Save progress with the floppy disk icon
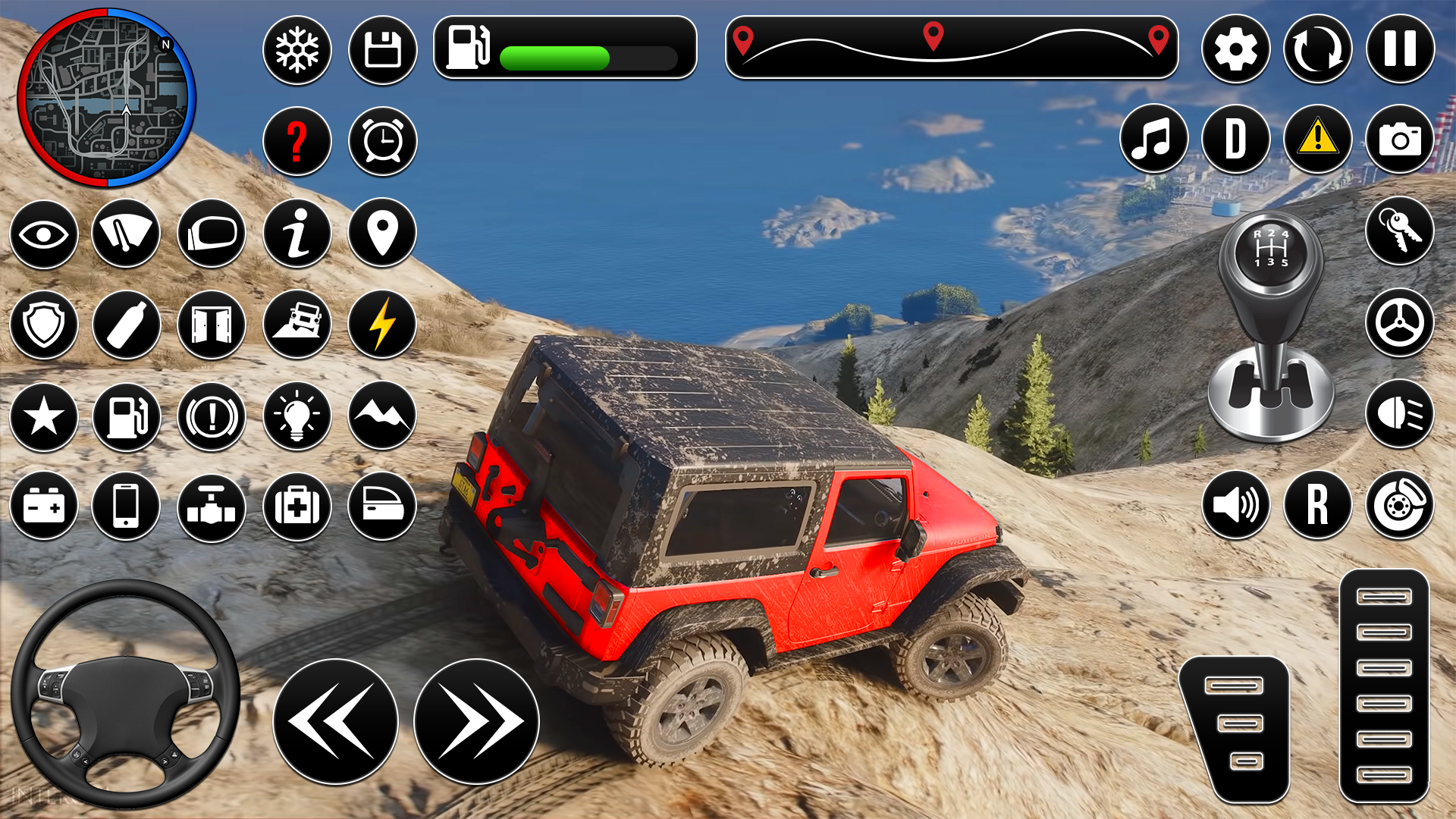Image resolution: width=1456 pixels, height=819 pixels. click(x=382, y=50)
